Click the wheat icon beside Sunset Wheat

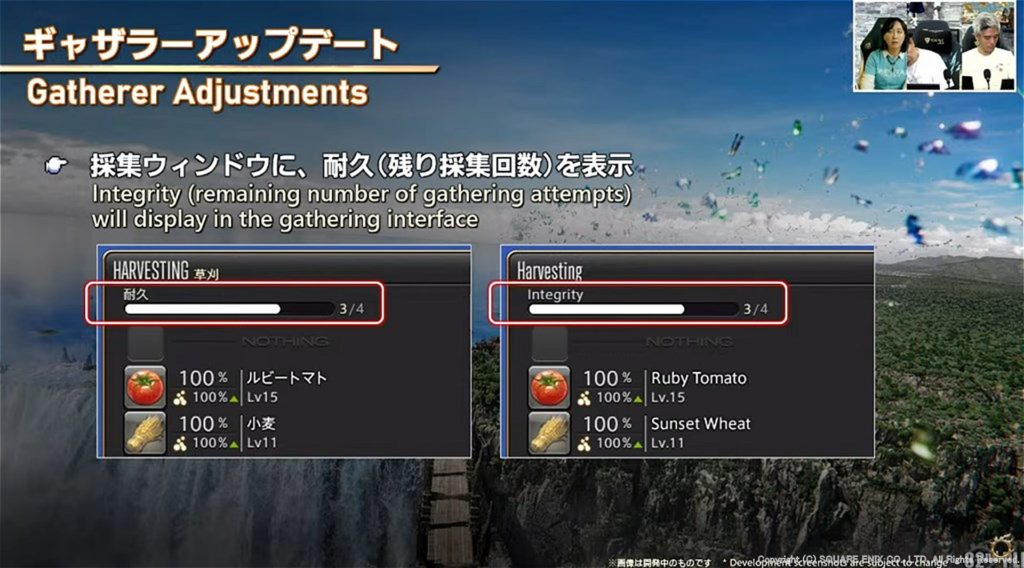pyautogui.click(x=549, y=432)
